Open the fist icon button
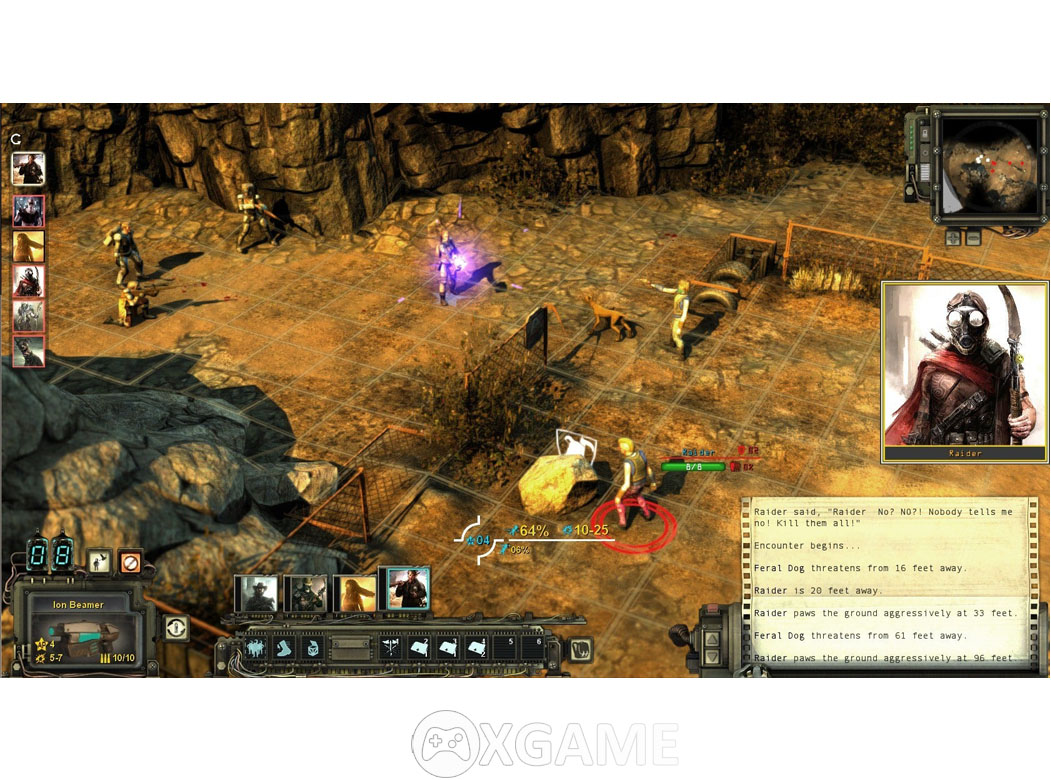1051x780 pixels. (580, 648)
